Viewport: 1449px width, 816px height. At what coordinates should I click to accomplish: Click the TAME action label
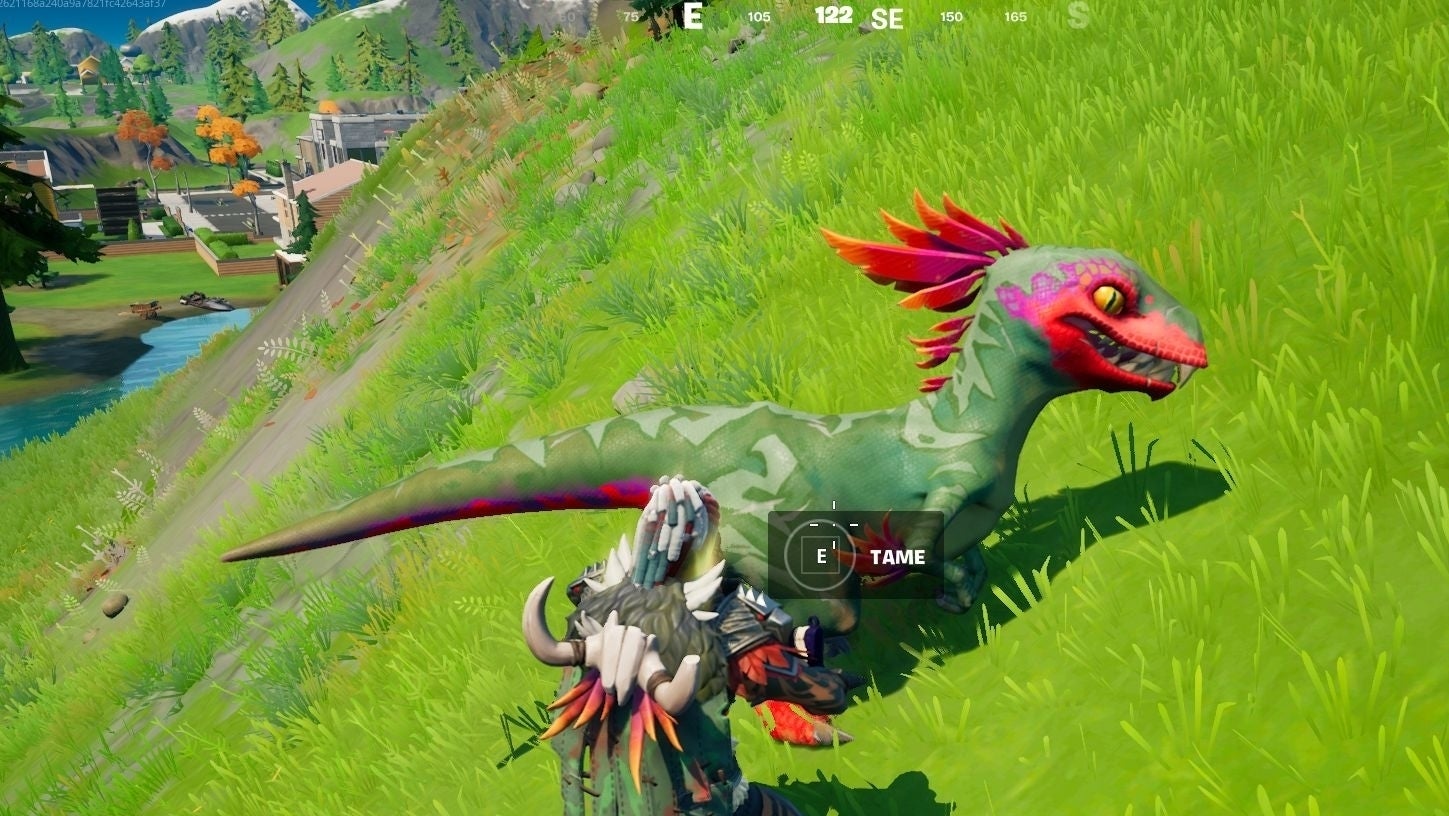(897, 556)
